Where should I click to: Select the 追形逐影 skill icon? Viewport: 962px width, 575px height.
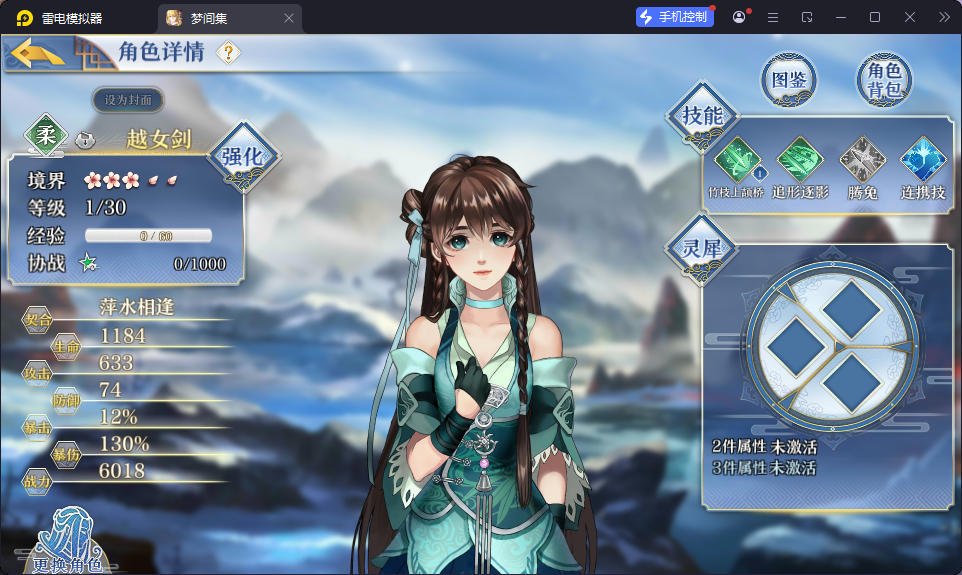point(800,160)
